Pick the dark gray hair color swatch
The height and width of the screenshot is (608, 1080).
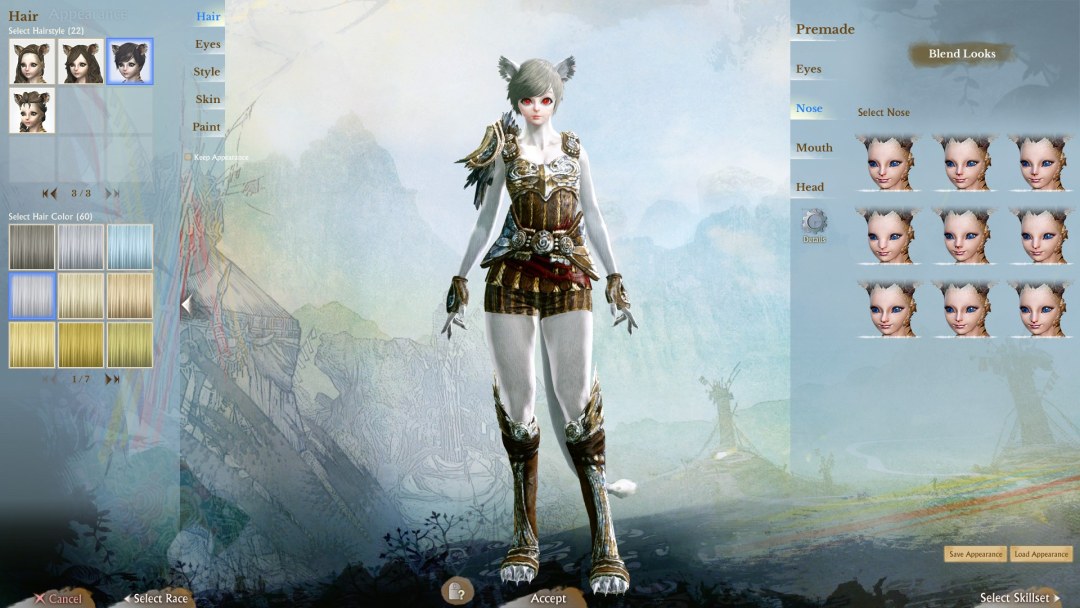[32, 247]
